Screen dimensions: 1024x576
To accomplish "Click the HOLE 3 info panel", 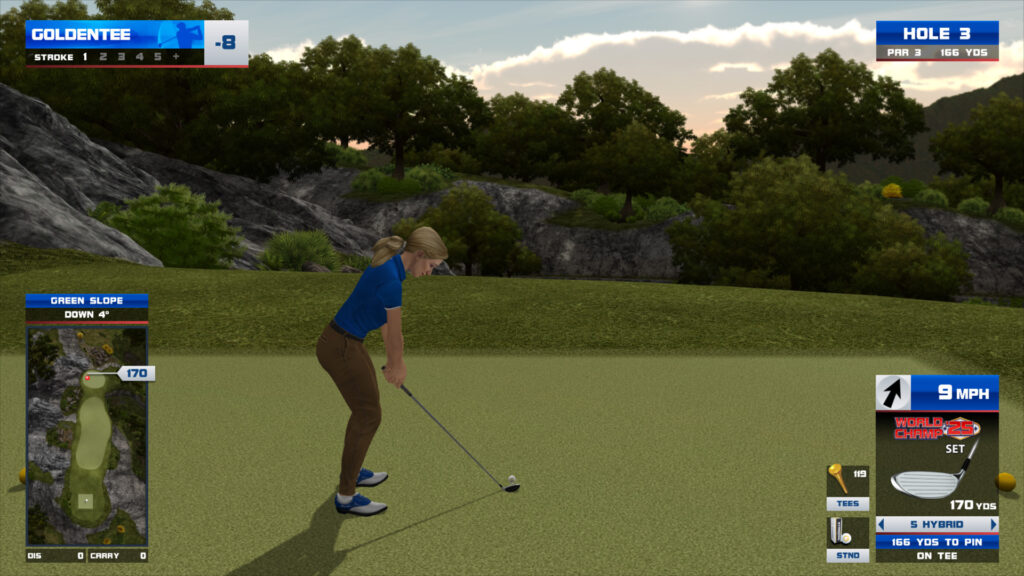I will coord(936,41).
